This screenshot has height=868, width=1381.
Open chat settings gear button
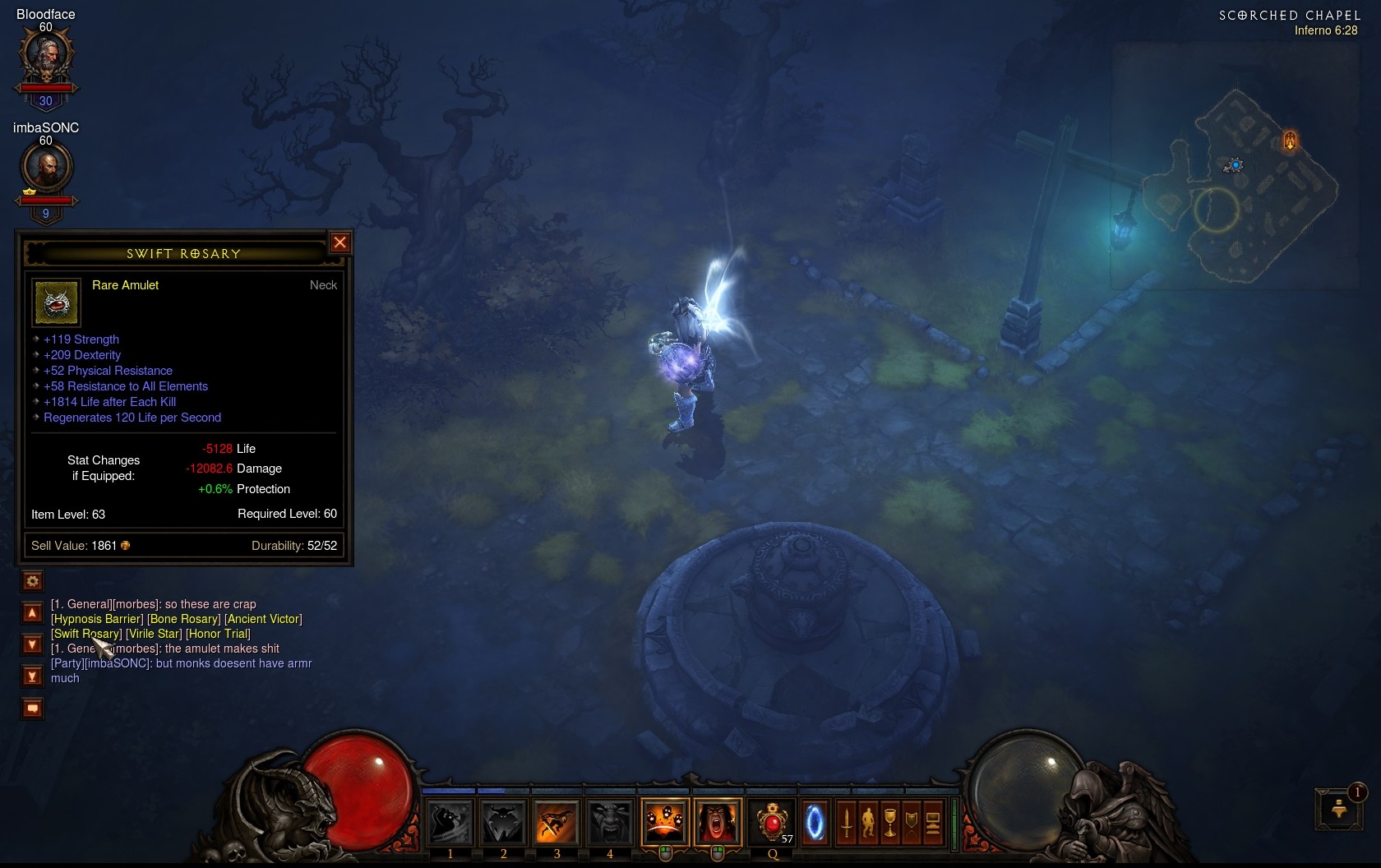click(32, 581)
